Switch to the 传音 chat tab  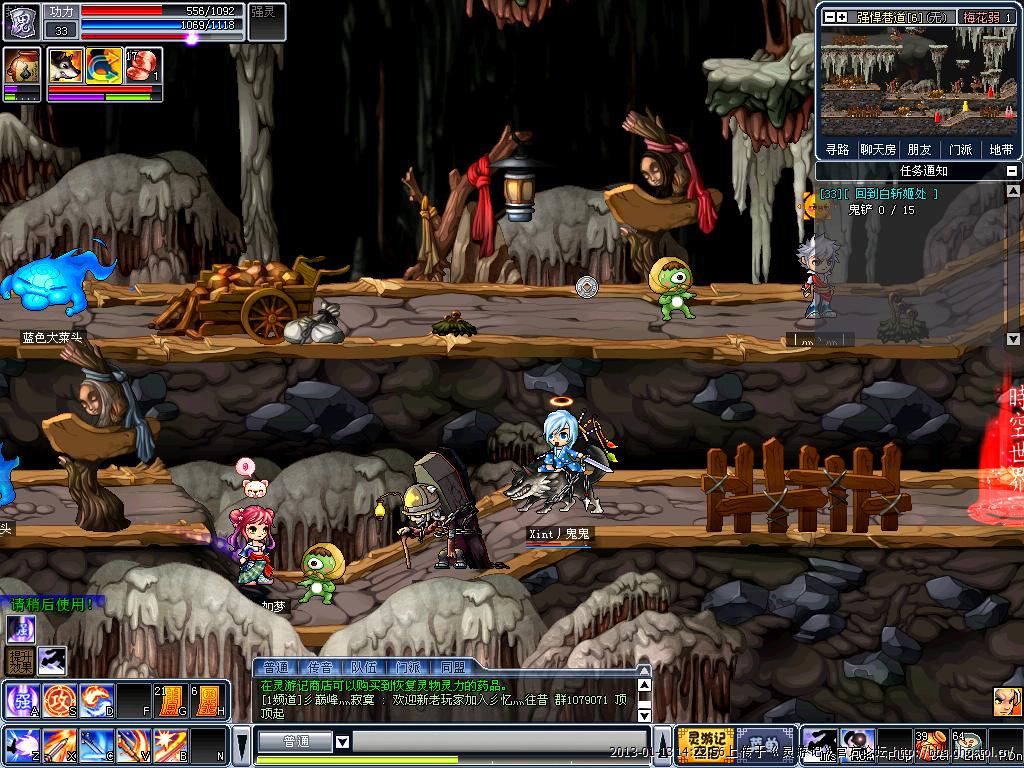(320, 667)
